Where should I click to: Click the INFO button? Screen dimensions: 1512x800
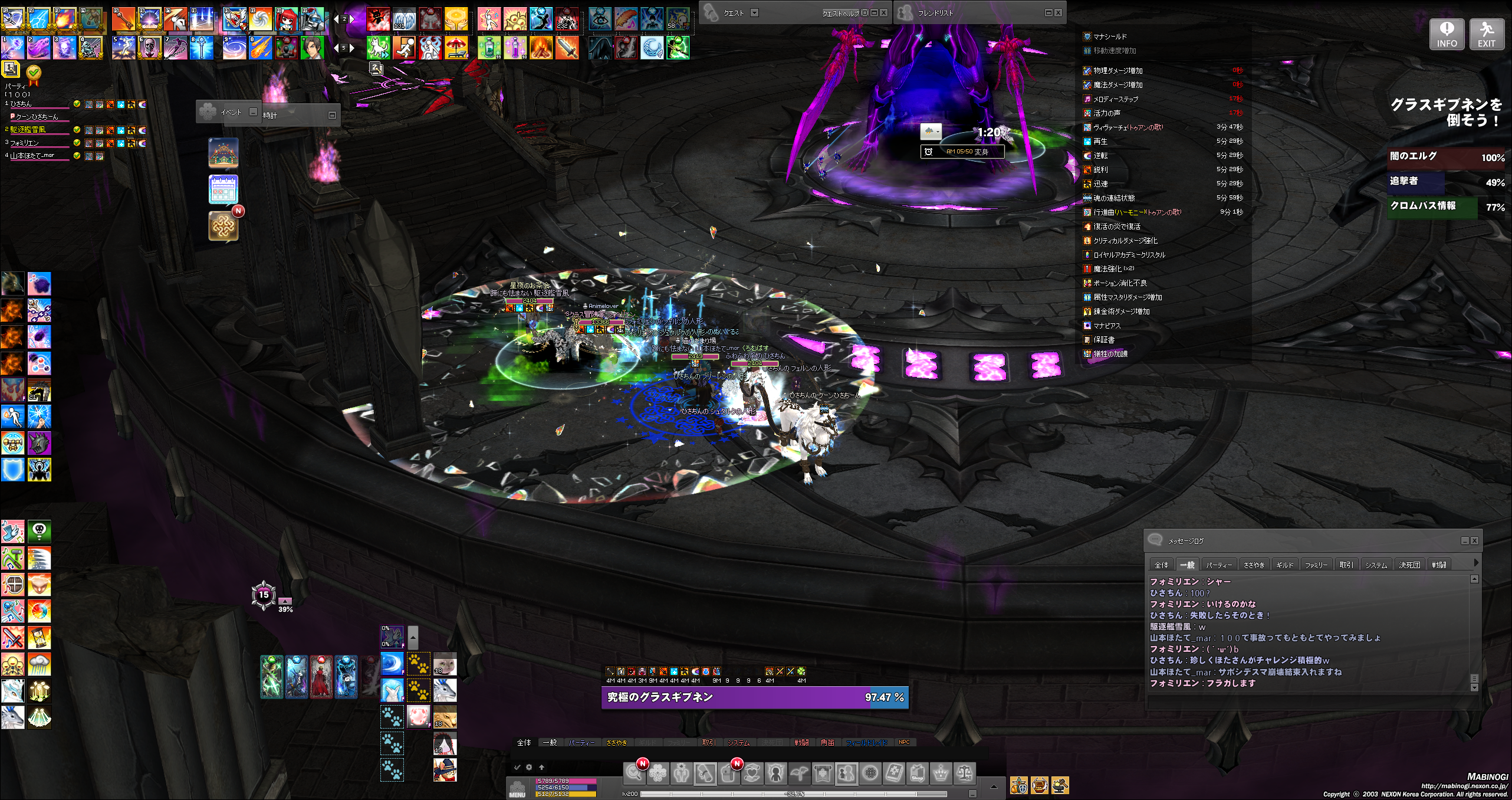click(1447, 34)
